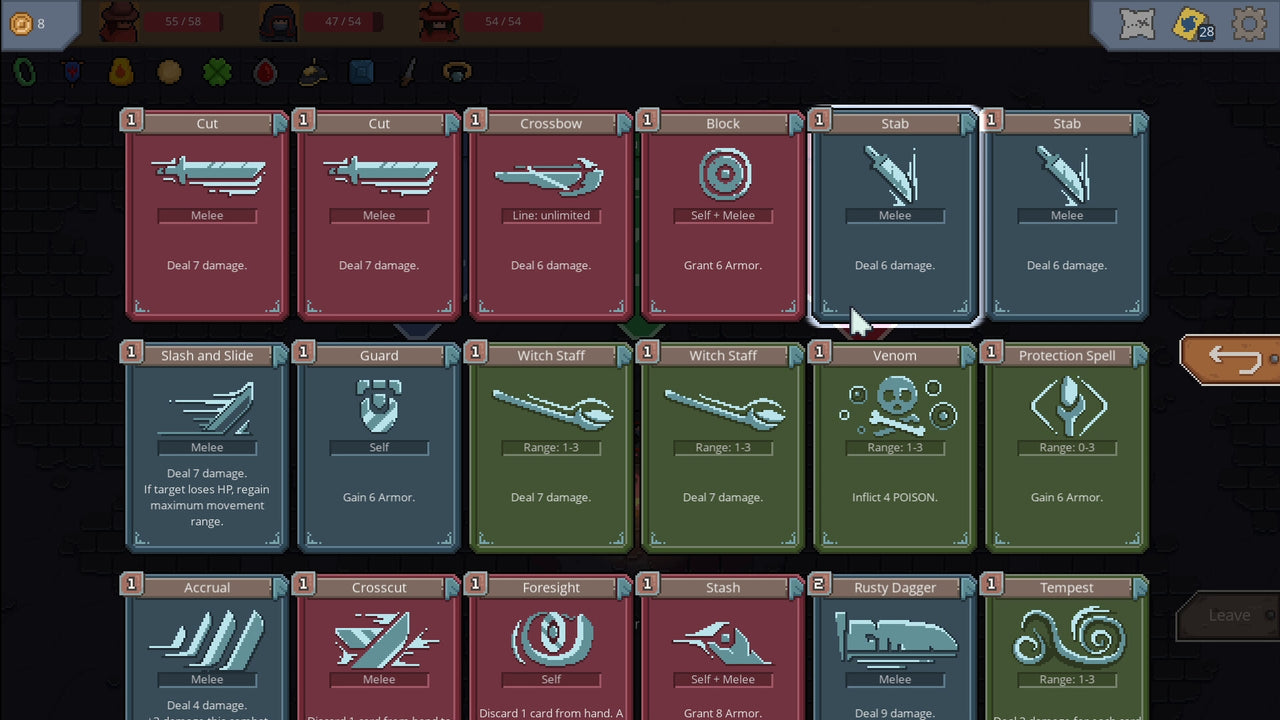Select the blood drop item
Image resolution: width=1280 pixels, height=720 pixels.
point(264,71)
